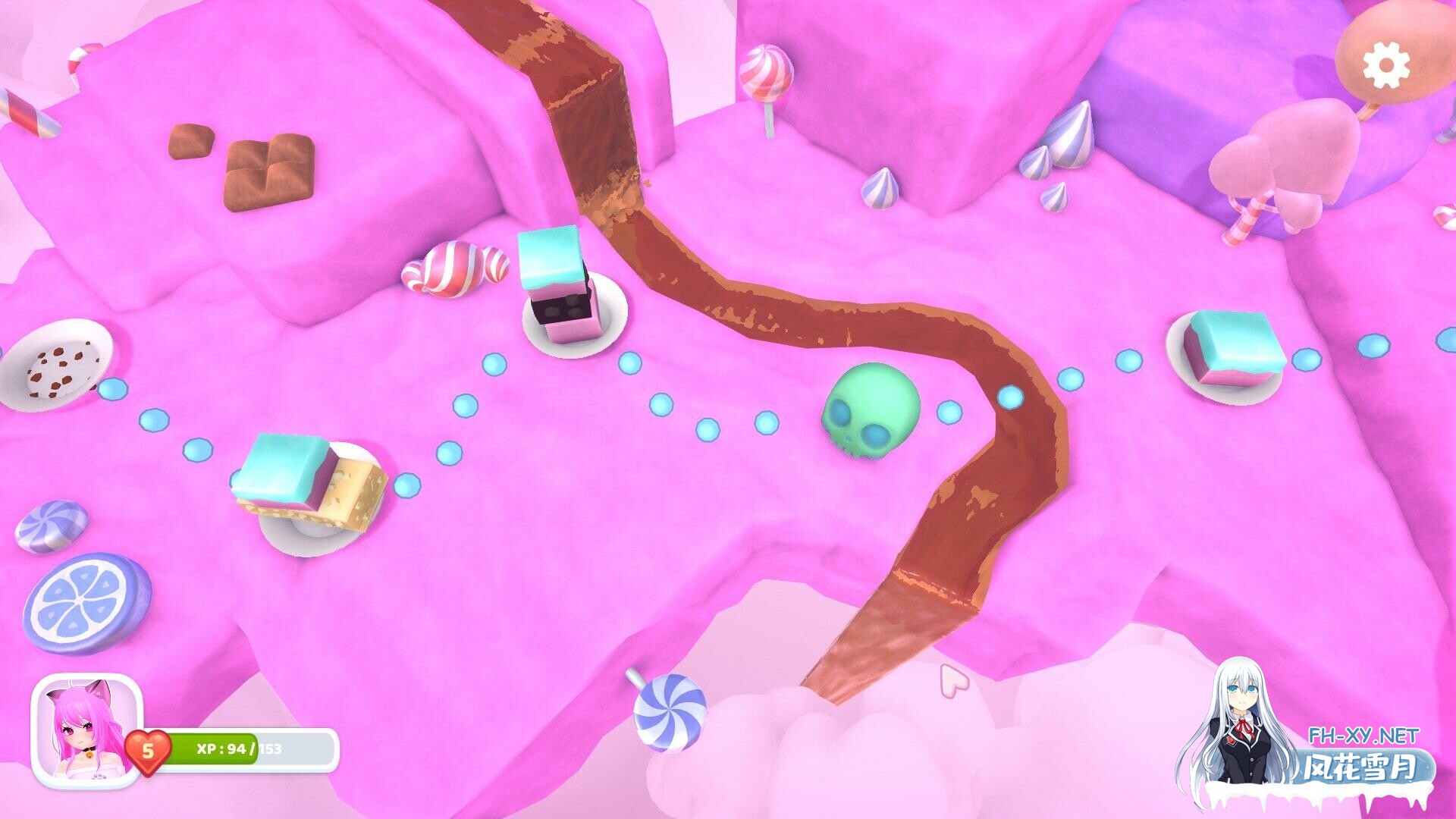
Task: Open settings with the gear icon
Action: point(1386,64)
